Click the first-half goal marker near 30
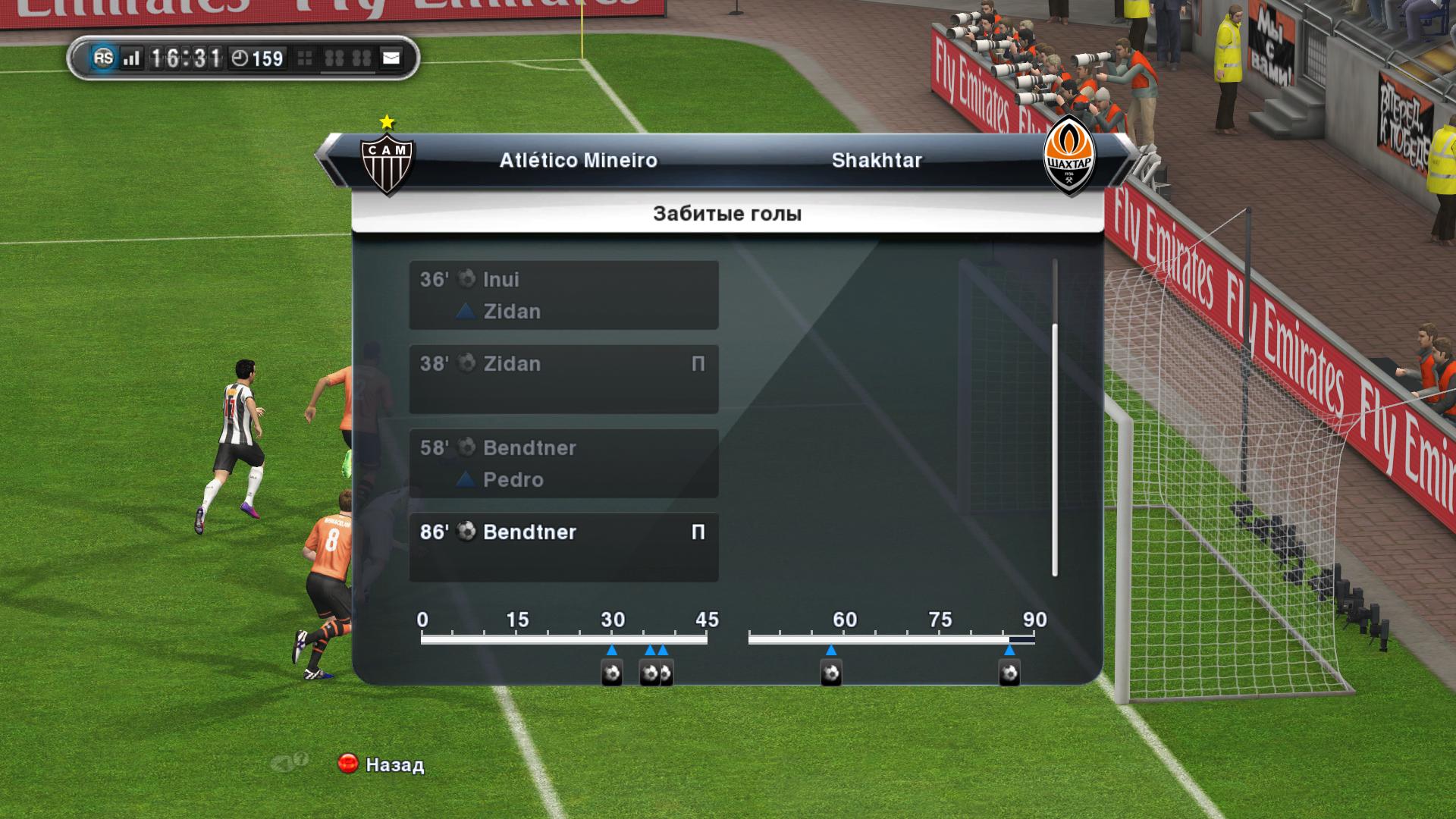 click(612, 673)
